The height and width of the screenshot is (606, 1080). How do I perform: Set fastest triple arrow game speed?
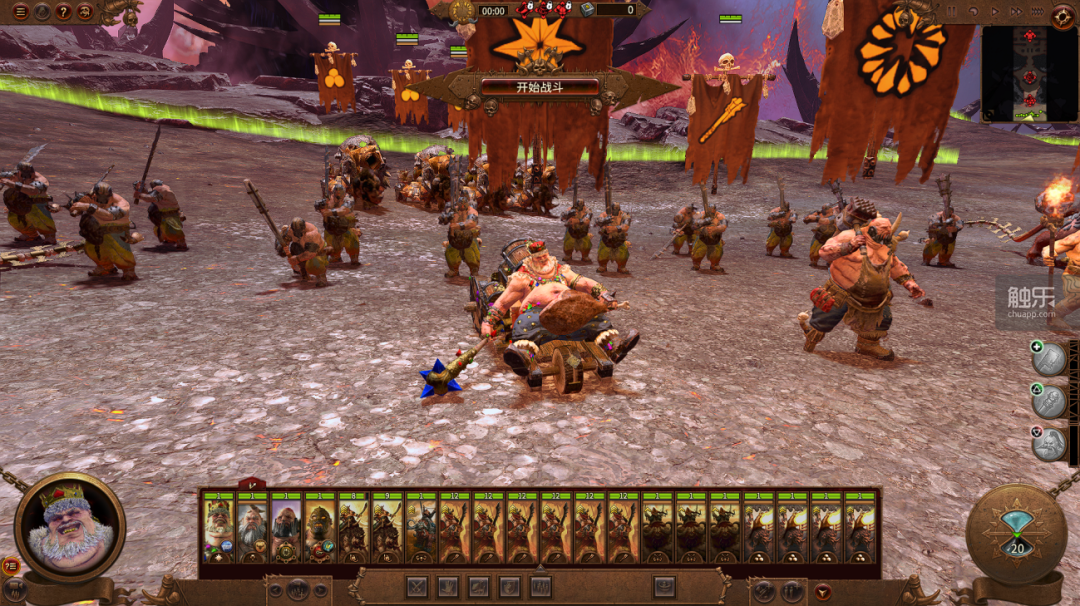[1039, 12]
